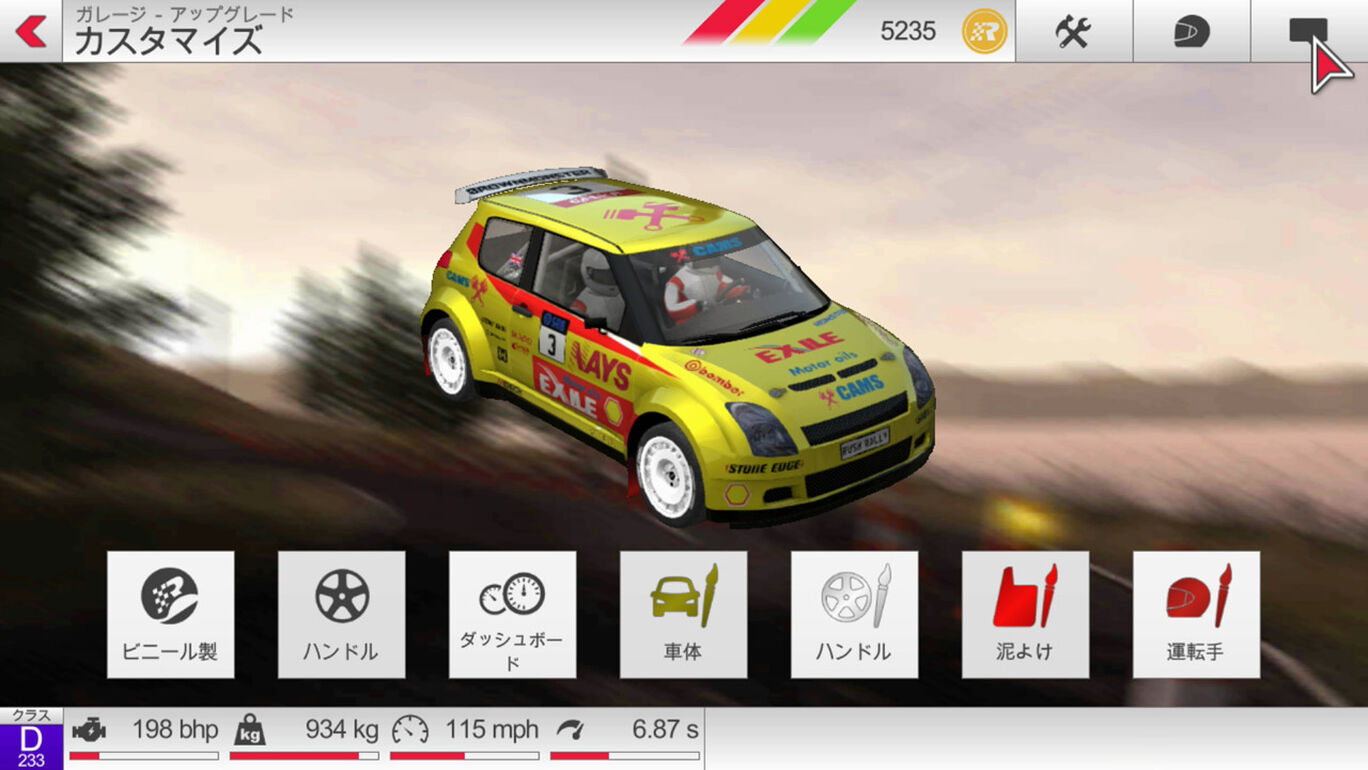1368x770 pixels.
Task: Select the ハンドル wheel rim icon
Action: (342, 612)
